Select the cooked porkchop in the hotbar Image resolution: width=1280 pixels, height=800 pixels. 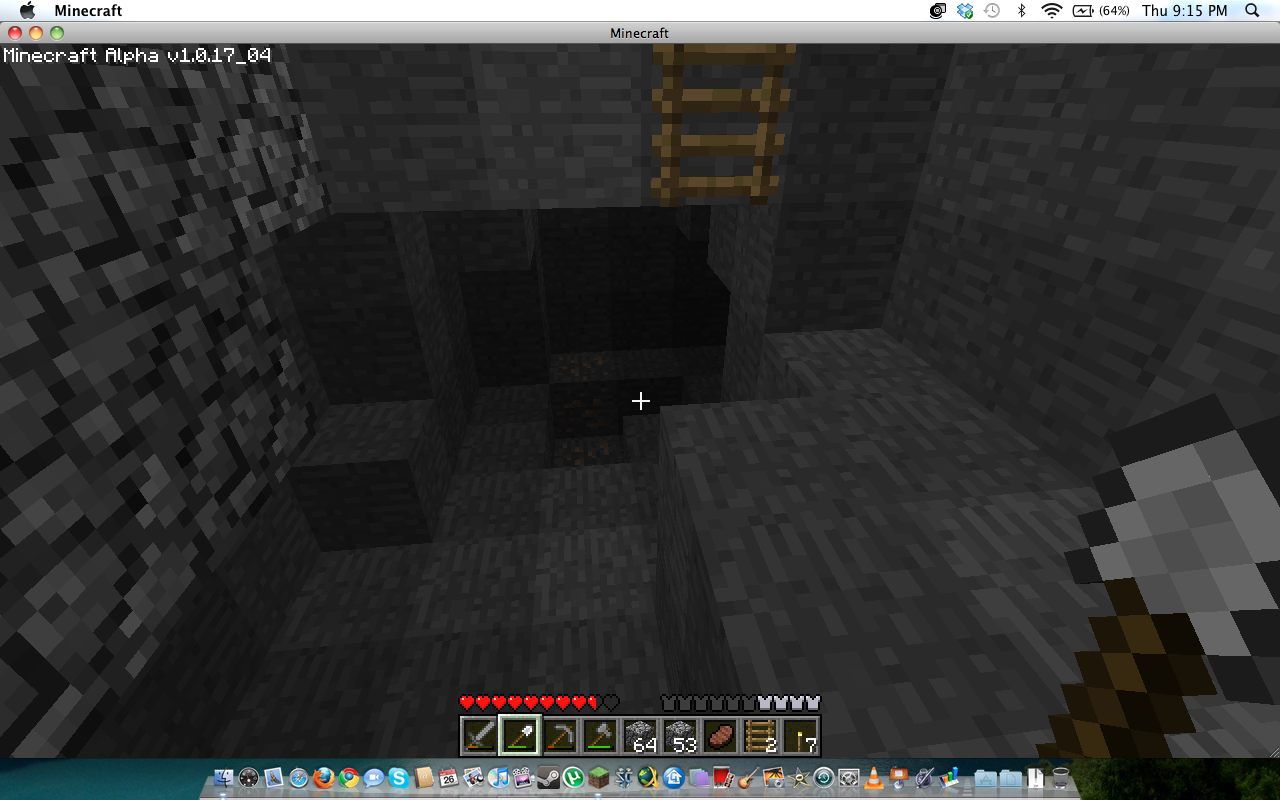point(722,736)
